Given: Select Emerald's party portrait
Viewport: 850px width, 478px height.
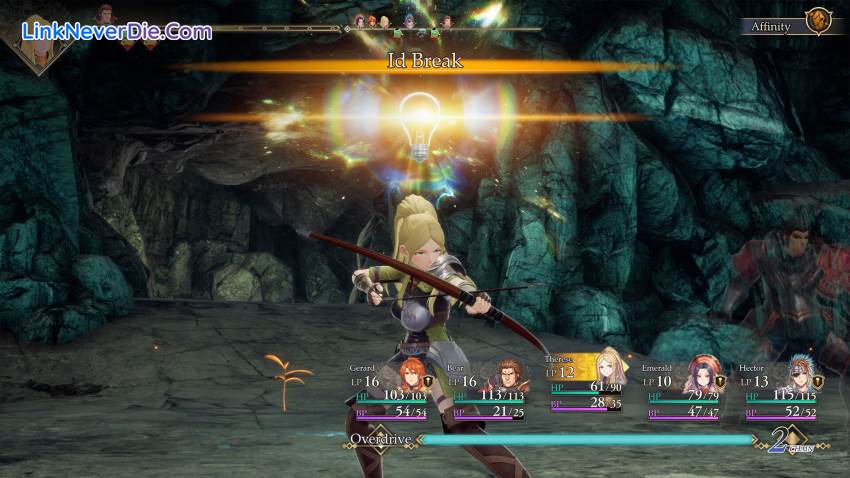Looking at the screenshot, I should click(x=701, y=375).
